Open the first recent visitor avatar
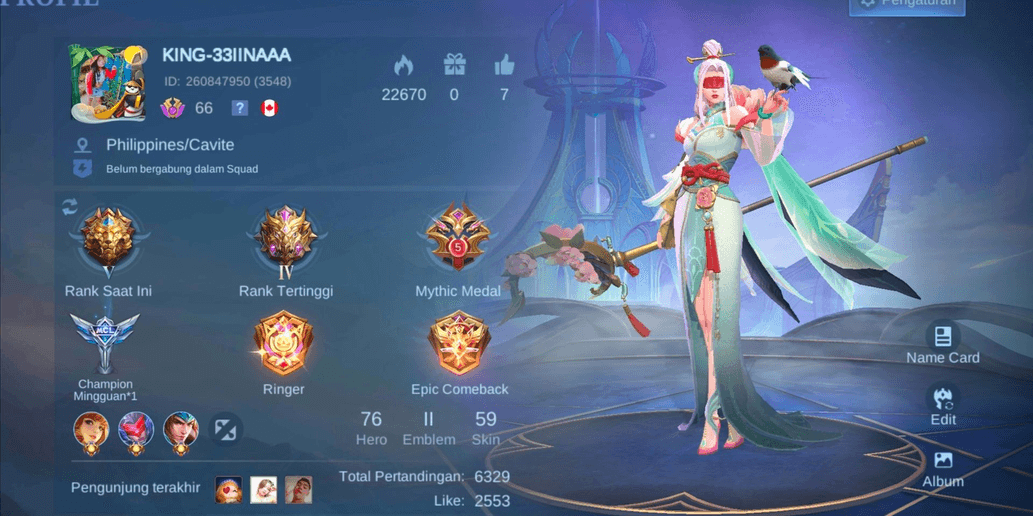The width and height of the screenshot is (1033, 516). click(228, 489)
